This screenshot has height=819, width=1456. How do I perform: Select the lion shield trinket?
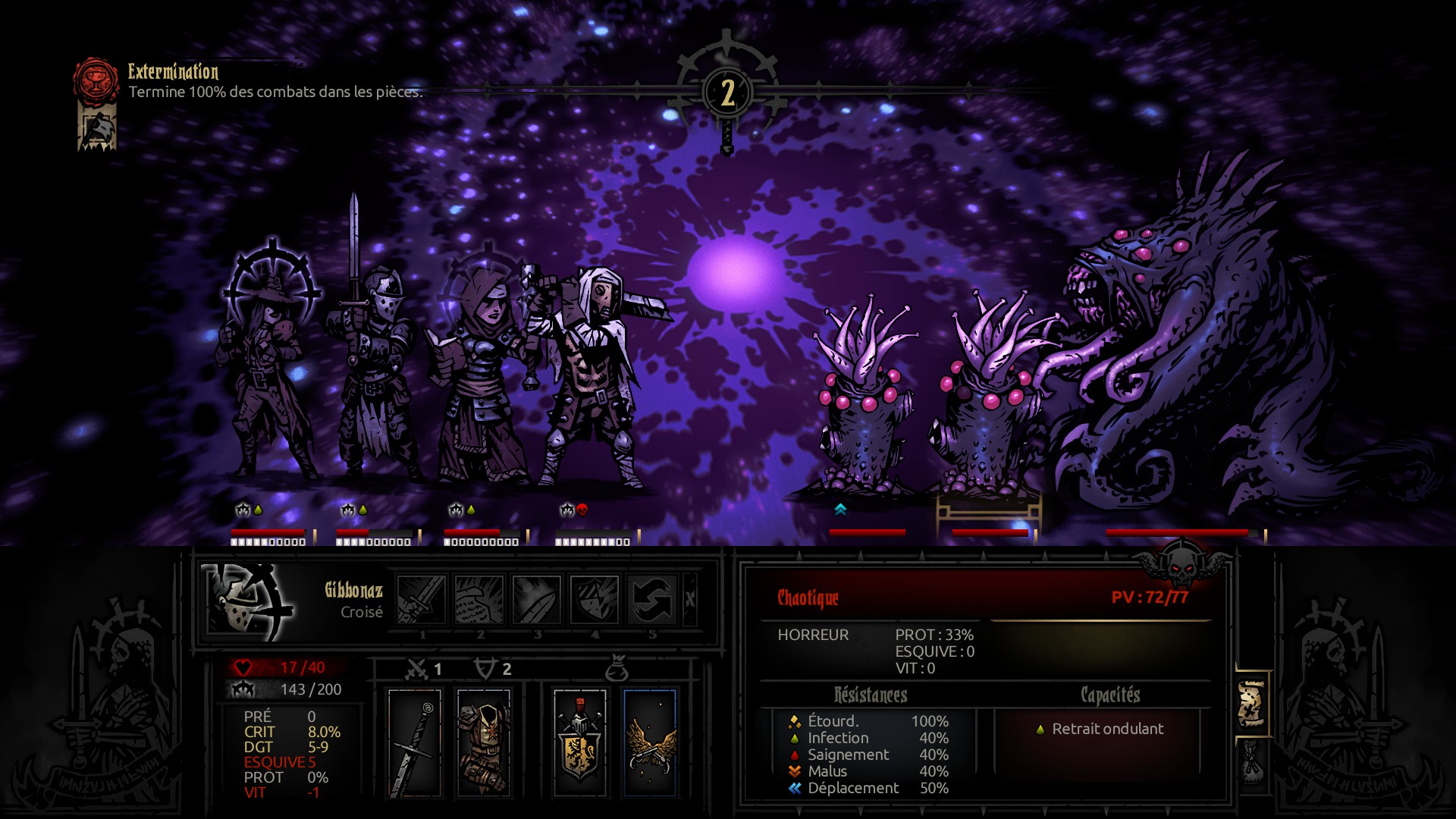point(579,743)
